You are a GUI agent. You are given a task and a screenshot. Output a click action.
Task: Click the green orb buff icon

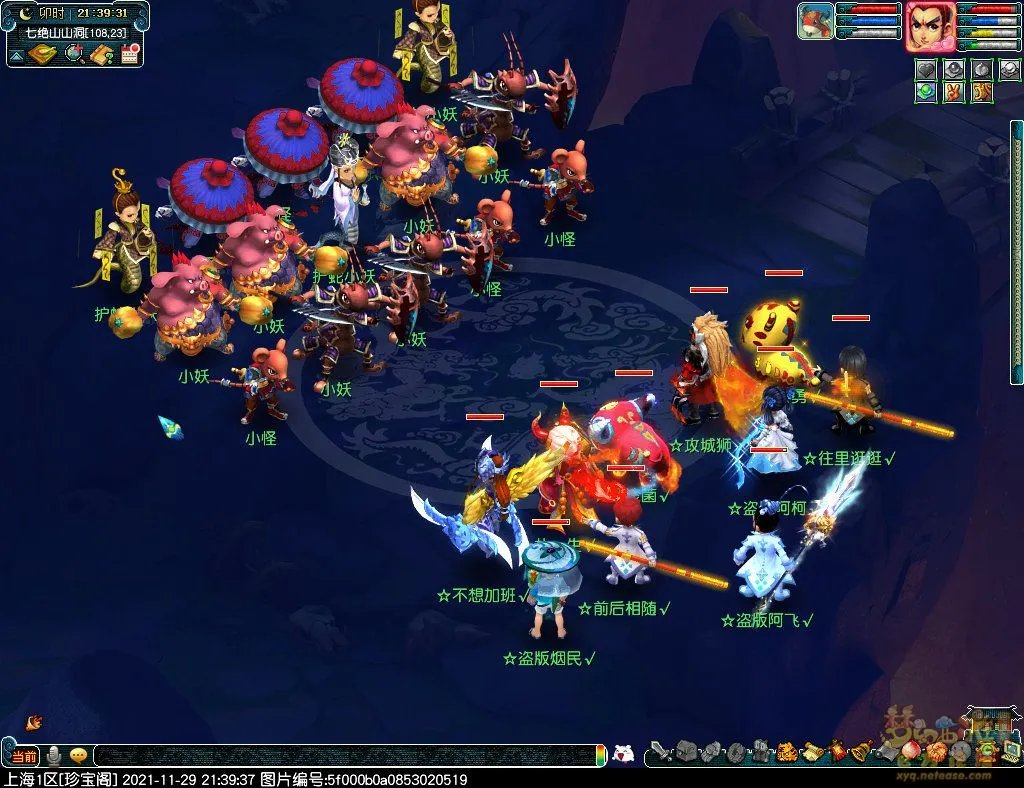925,92
